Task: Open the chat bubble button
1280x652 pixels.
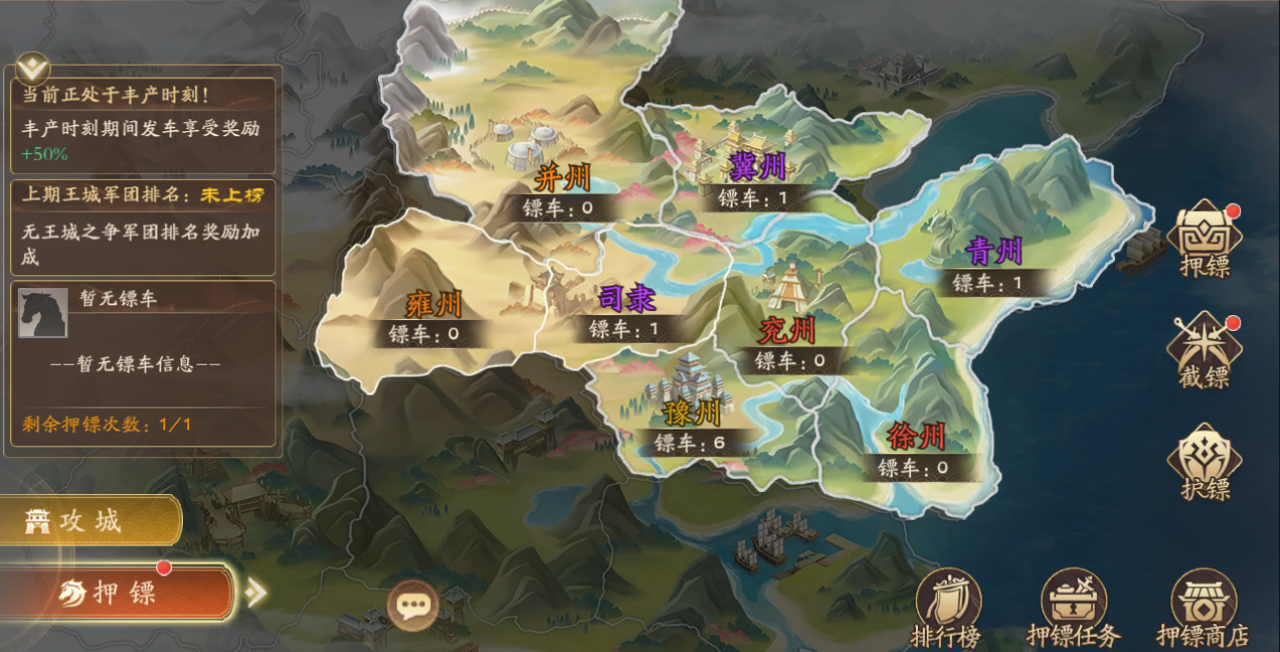Action: click(412, 605)
